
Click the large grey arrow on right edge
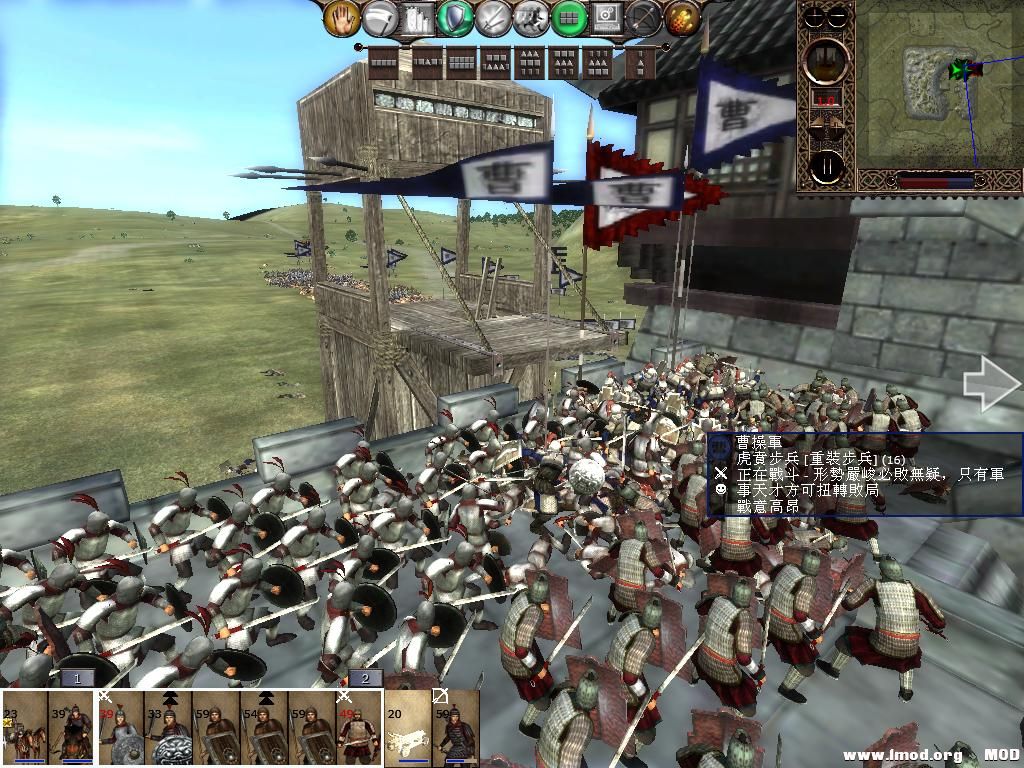pos(990,385)
